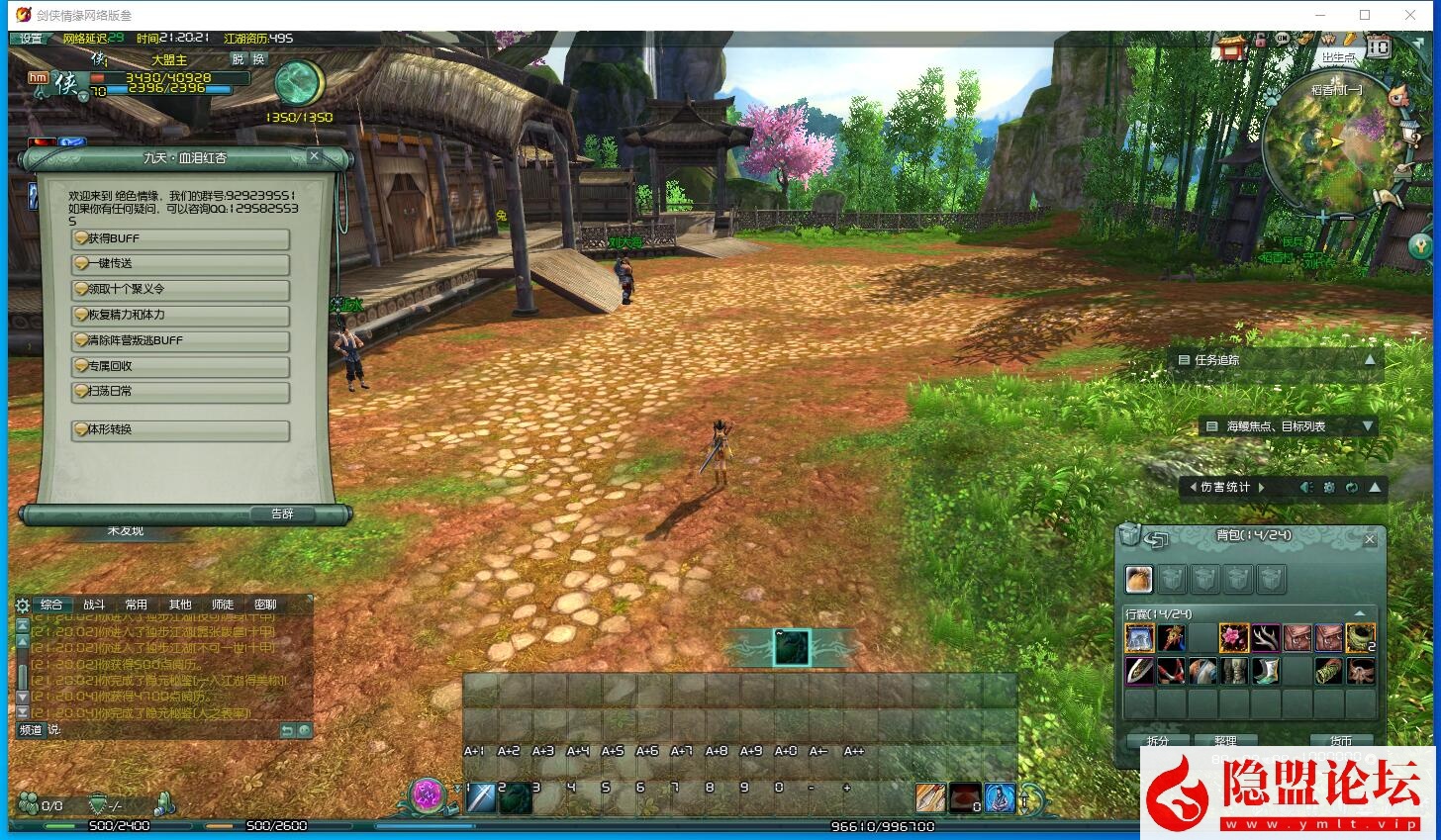Switch to the 战斗 chat tab
The height and width of the screenshot is (840, 1441).
coord(95,605)
